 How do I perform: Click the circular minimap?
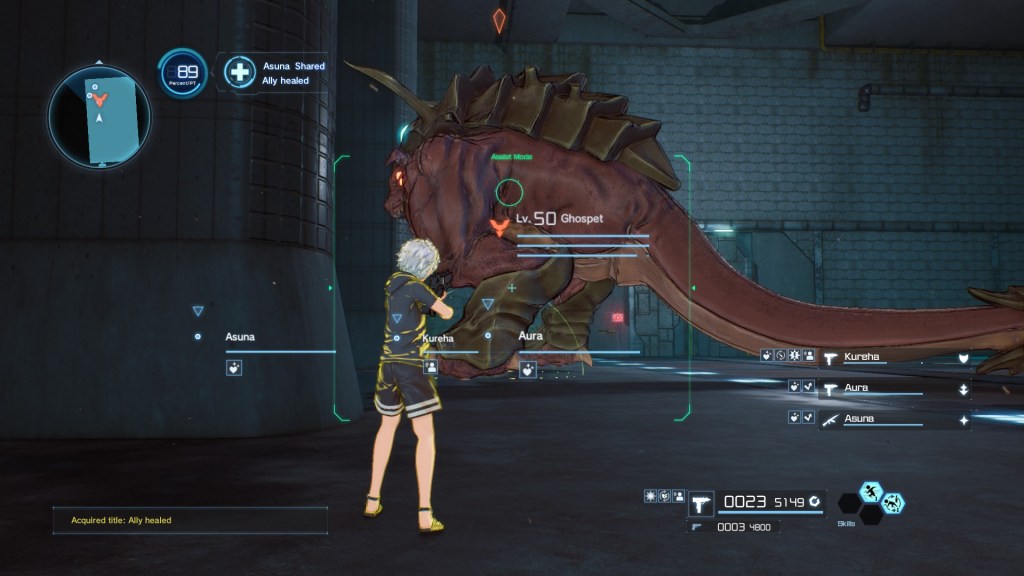pos(98,116)
